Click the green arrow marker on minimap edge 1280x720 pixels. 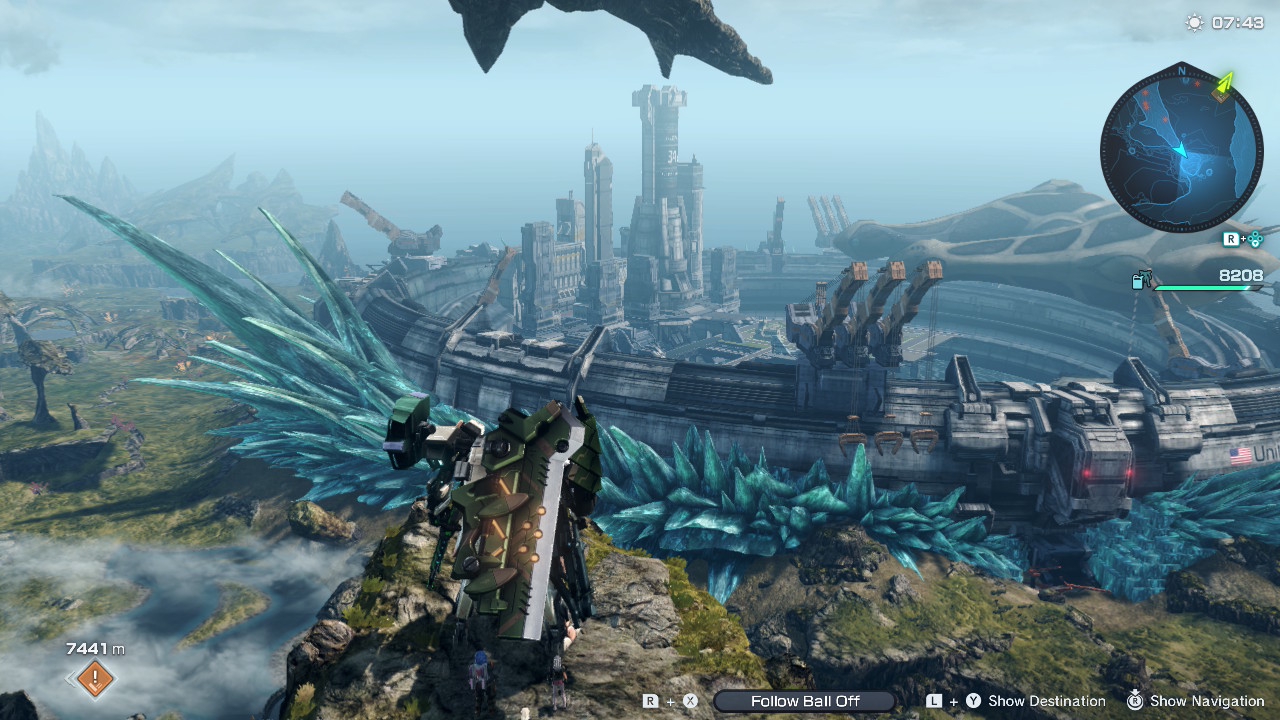click(1225, 85)
